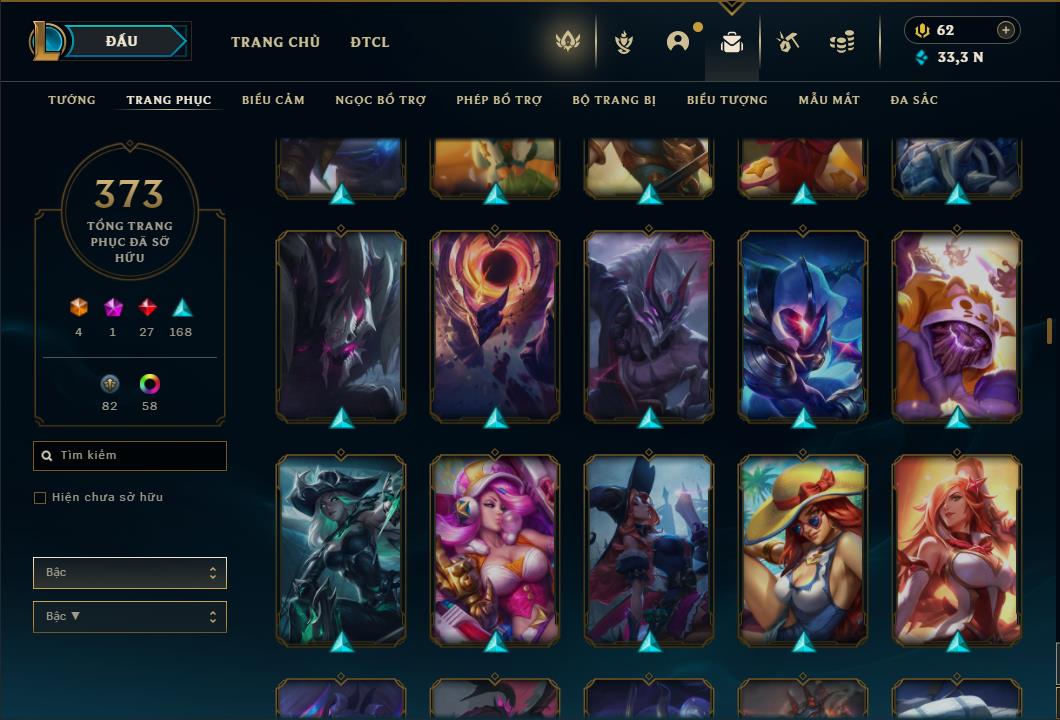Switch to the MẪU MẮT tab

(x=829, y=100)
